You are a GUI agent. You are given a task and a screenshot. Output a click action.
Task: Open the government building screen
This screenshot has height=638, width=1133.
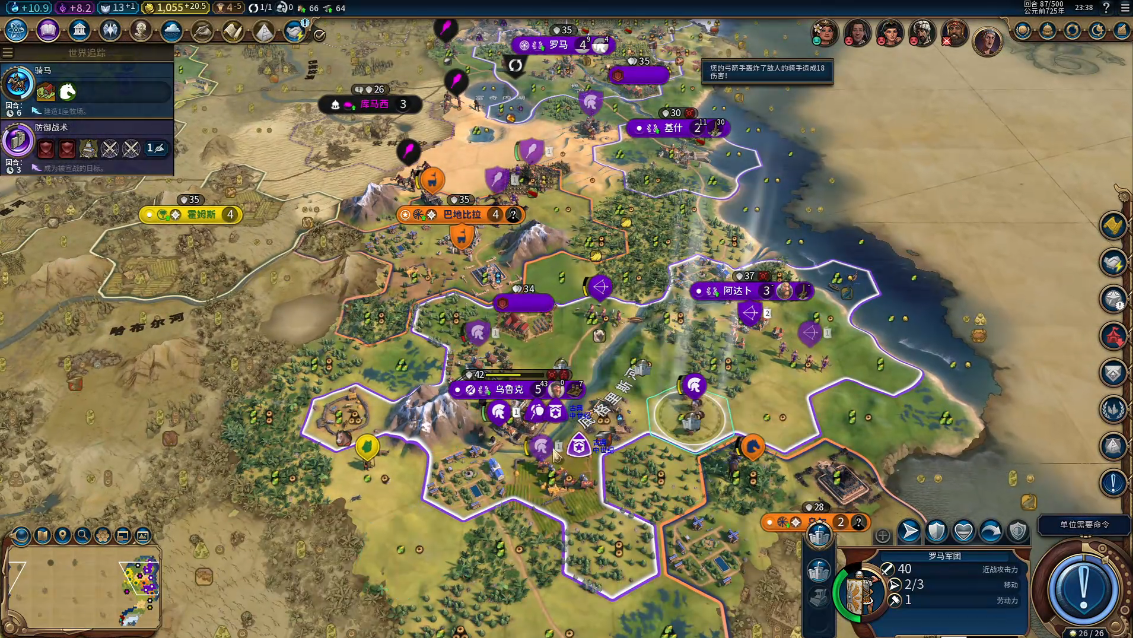pos(79,30)
